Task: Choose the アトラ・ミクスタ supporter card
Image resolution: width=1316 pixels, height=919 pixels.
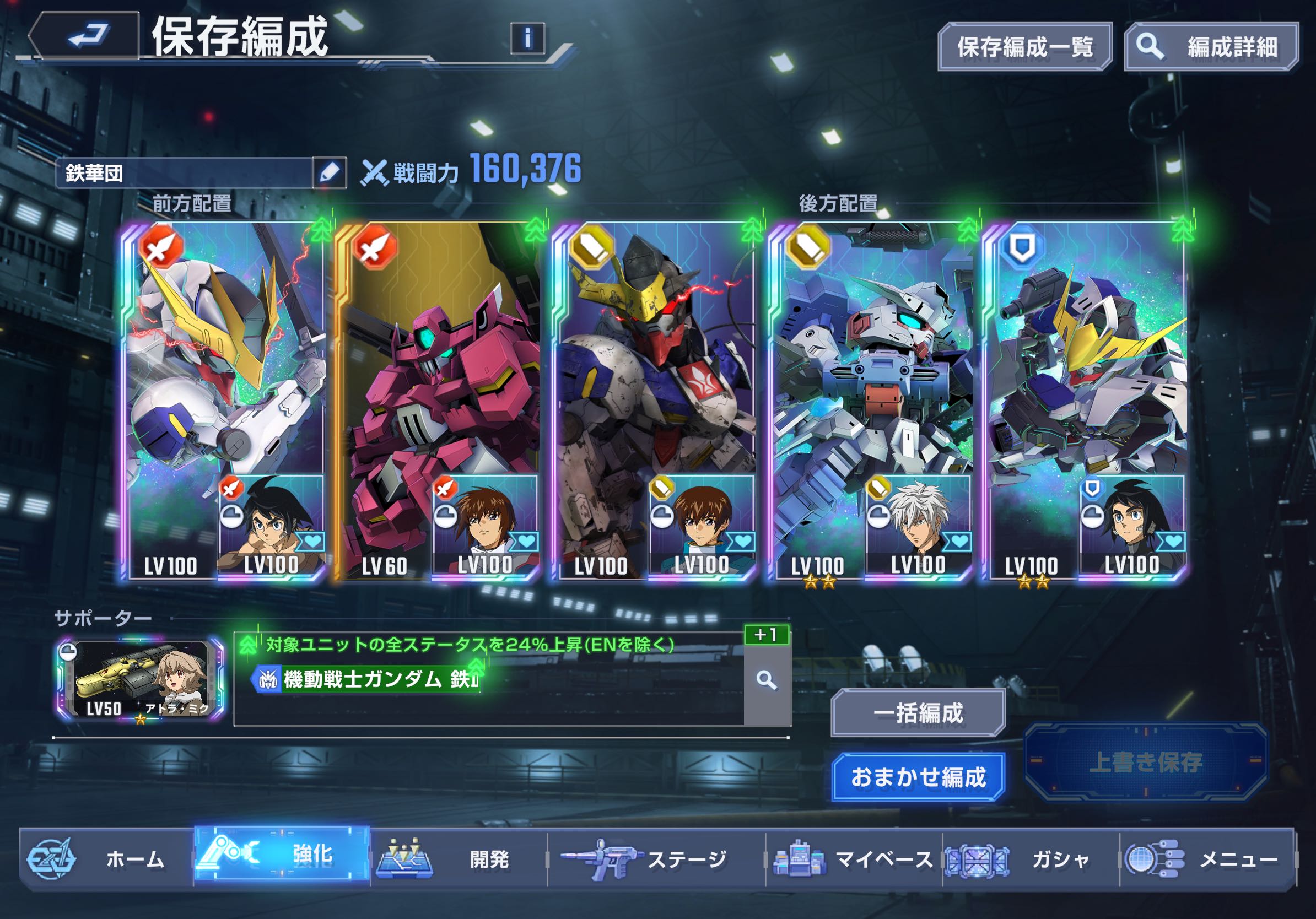Action: point(141,679)
